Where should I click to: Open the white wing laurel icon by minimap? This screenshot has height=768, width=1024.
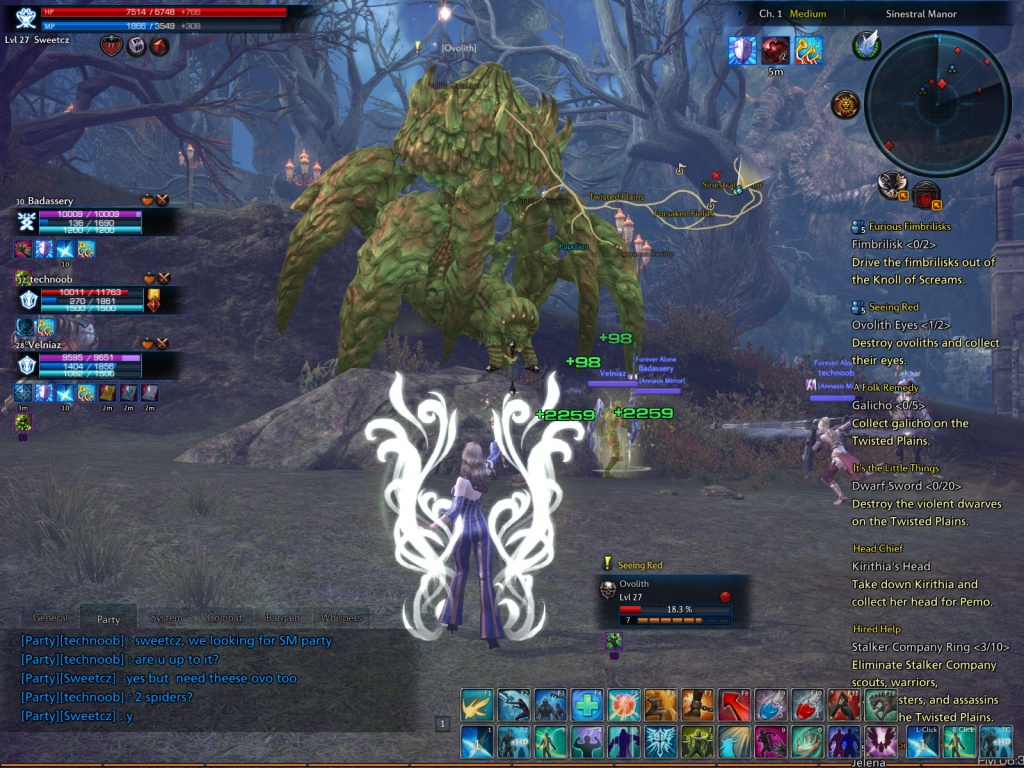[867, 45]
